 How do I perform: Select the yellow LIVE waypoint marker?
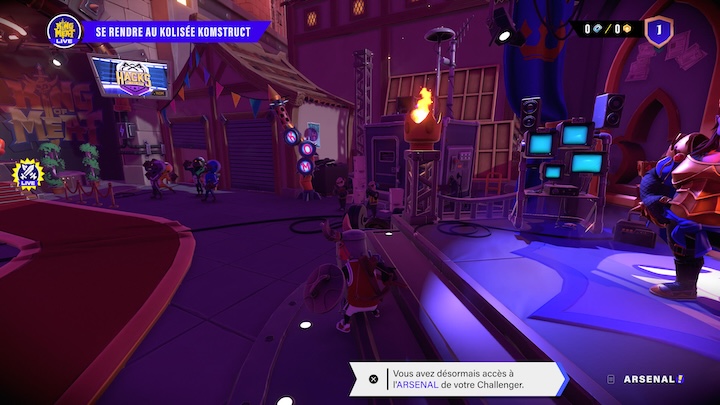pos(27,175)
